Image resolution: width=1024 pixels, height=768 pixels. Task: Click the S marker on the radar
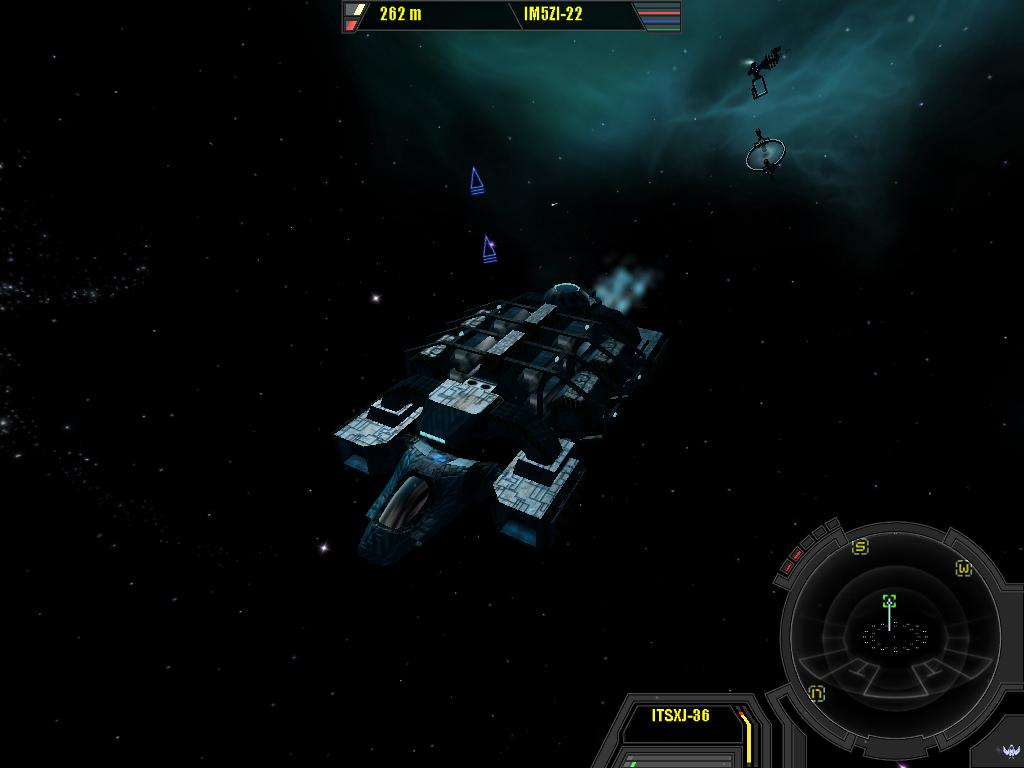[860, 547]
